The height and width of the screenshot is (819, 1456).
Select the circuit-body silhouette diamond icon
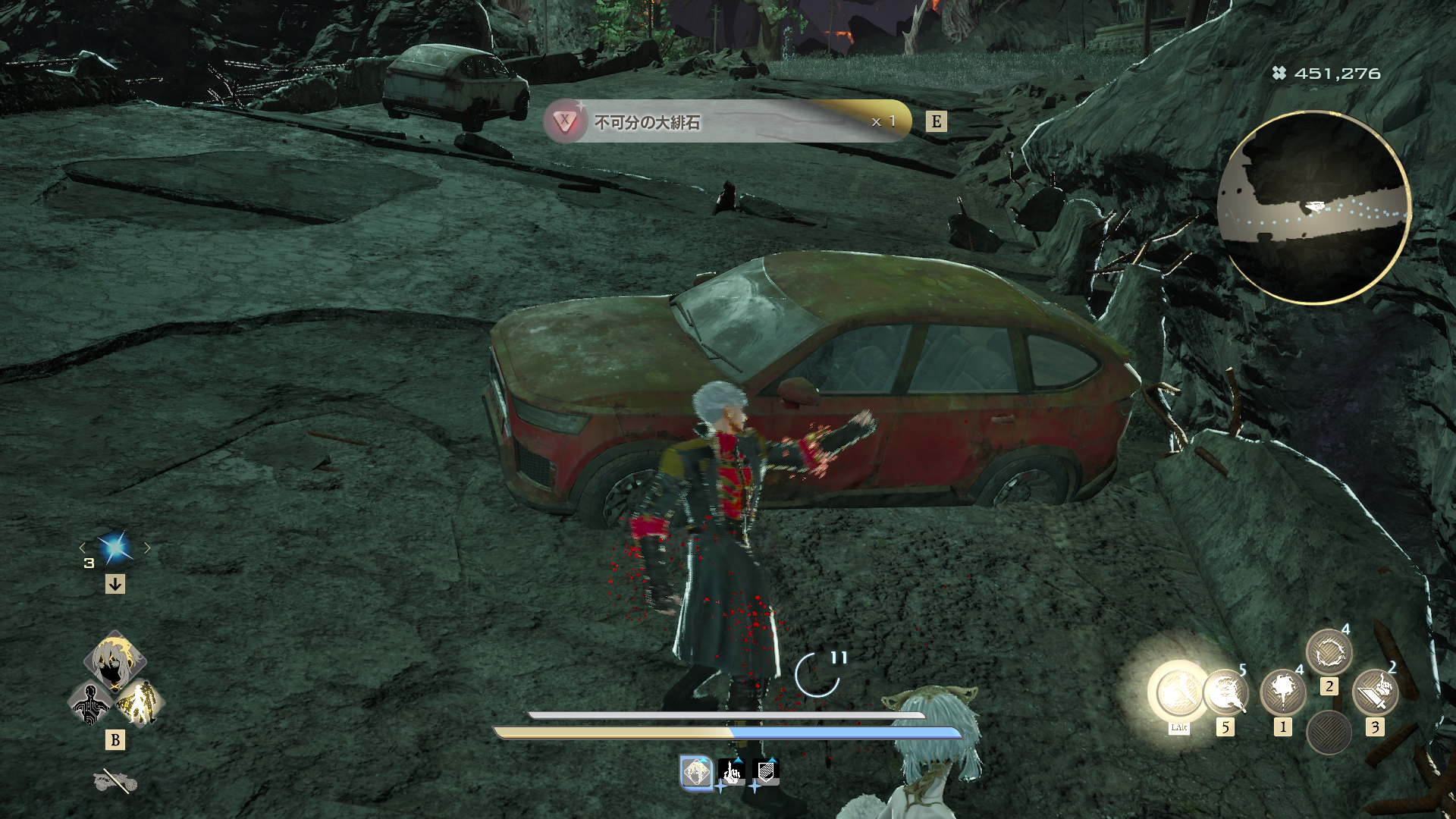coord(90,704)
